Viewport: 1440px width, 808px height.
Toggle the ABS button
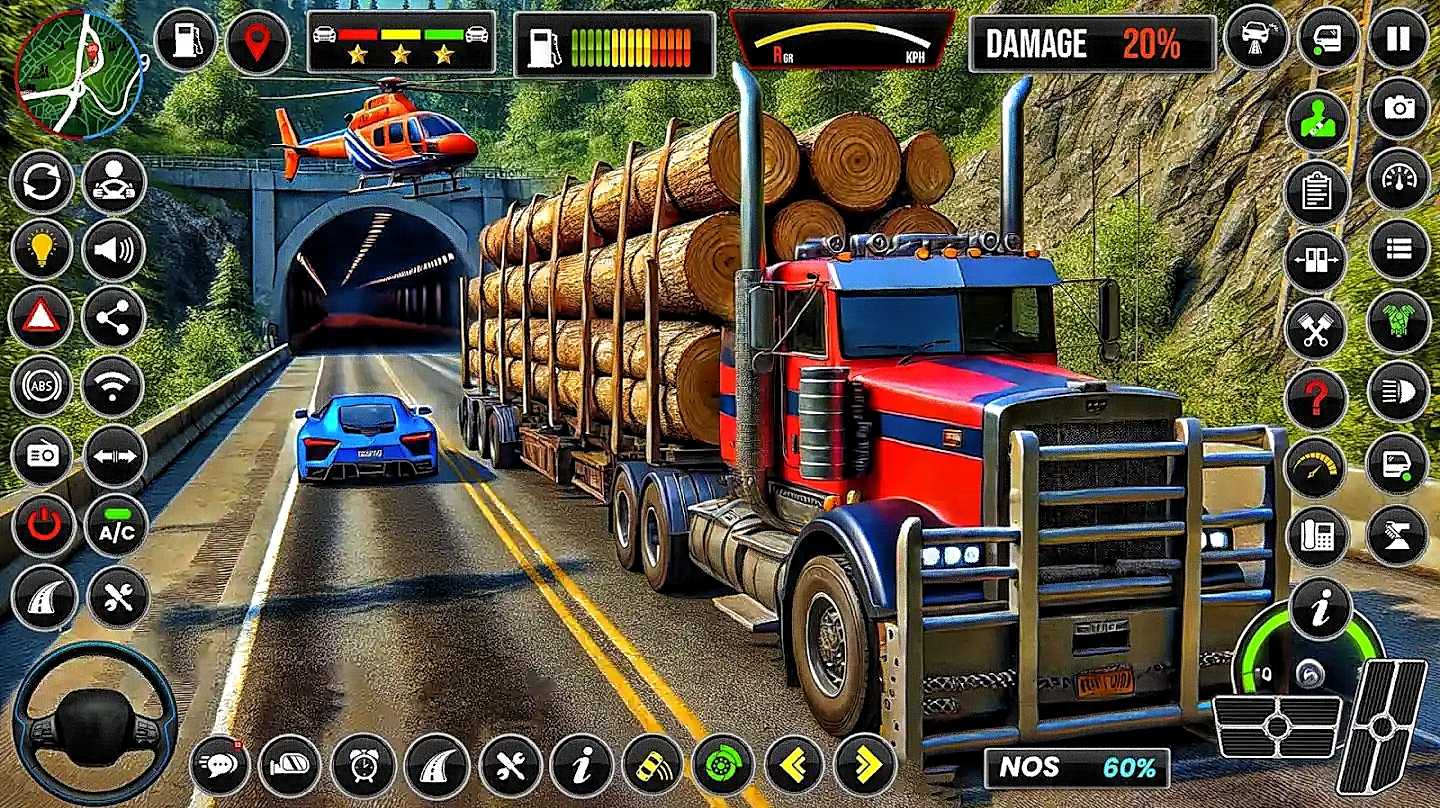(x=42, y=387)
